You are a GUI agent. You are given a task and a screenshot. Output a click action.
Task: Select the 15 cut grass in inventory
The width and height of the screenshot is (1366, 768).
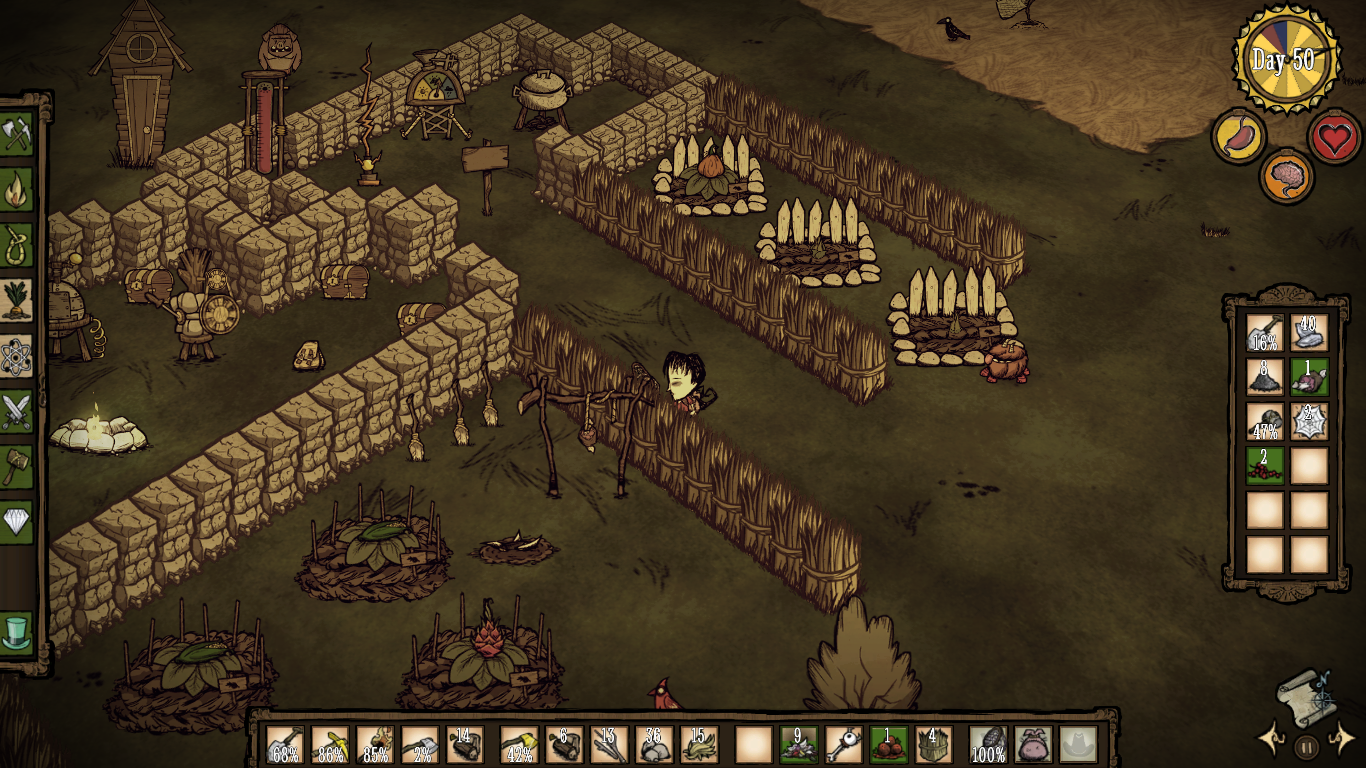700,744
